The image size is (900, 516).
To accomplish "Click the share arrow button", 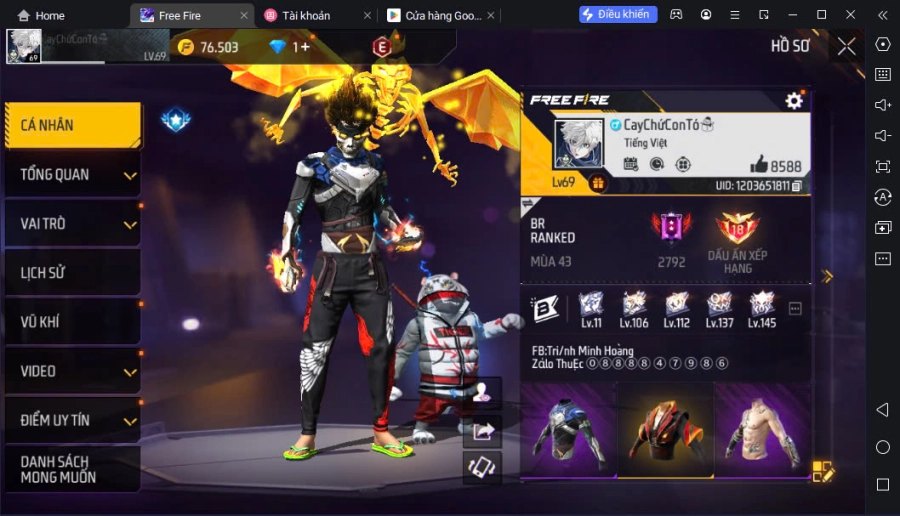I will [484, 431].
